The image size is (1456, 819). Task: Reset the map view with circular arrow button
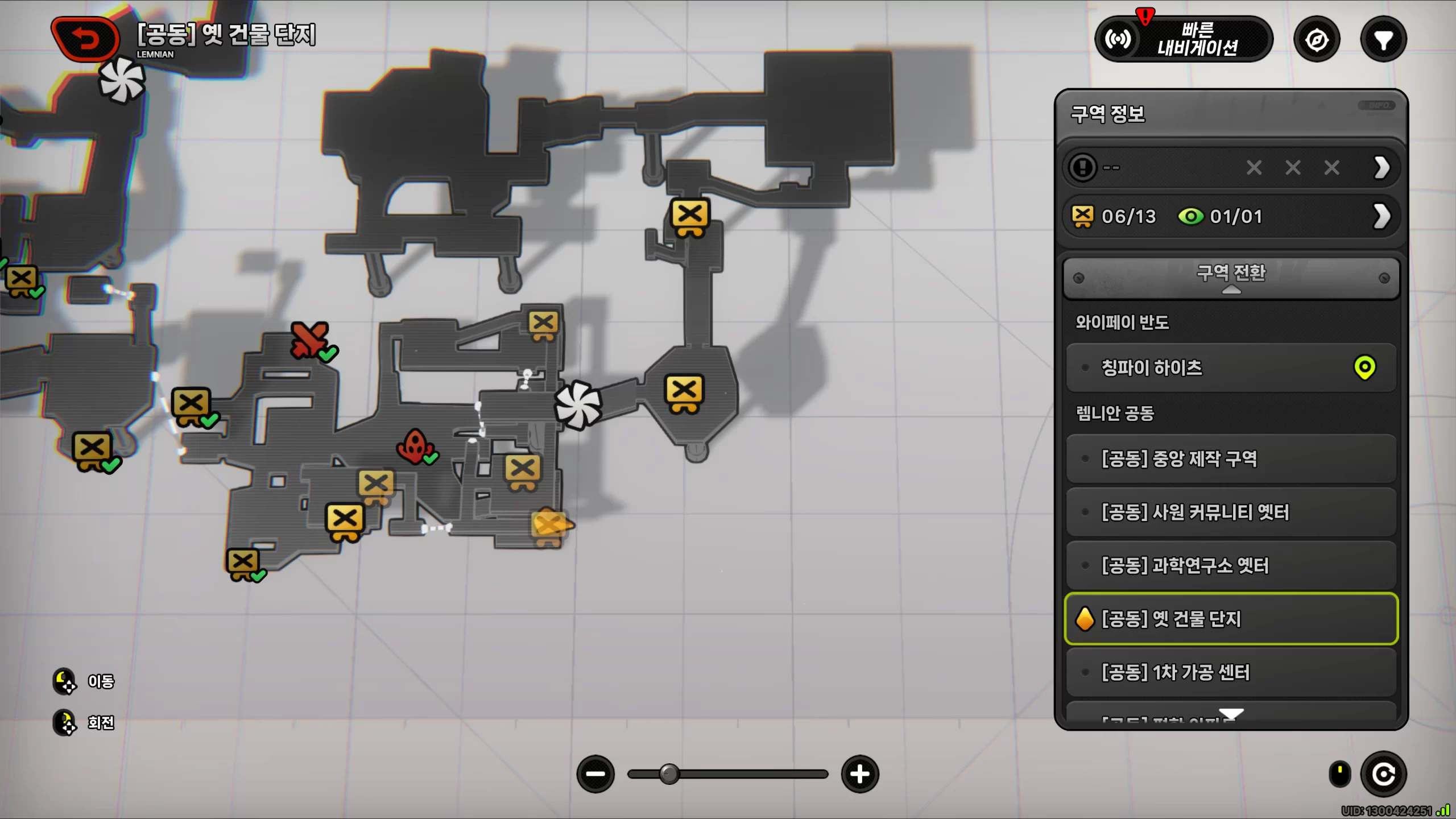click(1383, 774)
